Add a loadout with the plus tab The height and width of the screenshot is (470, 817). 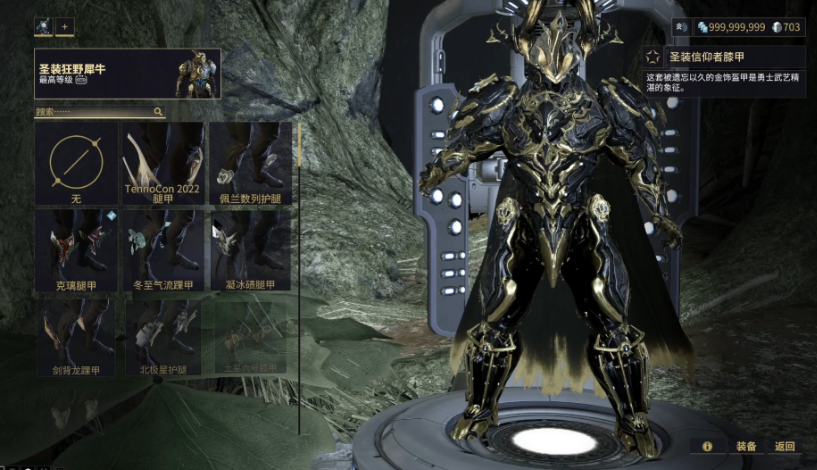tap(65, 26)
